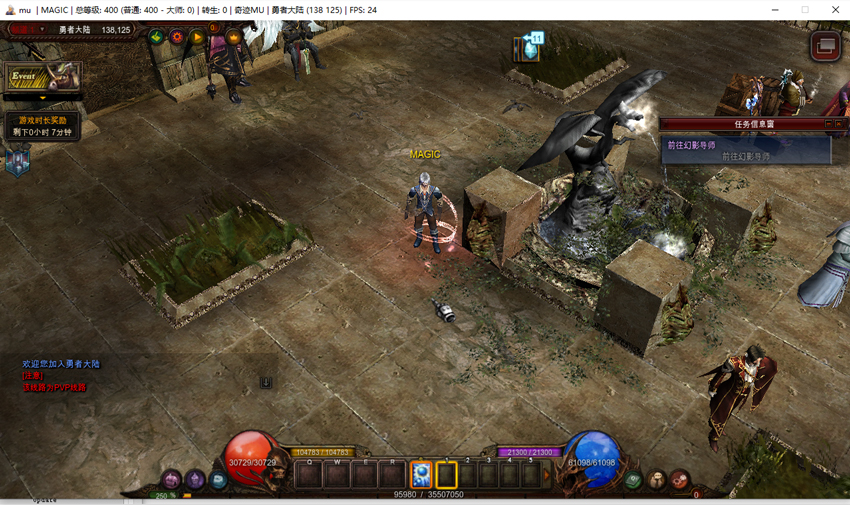Minimize the quest info window
The height and width of the screenshot is (505, 850).
(x=828, y=124)
